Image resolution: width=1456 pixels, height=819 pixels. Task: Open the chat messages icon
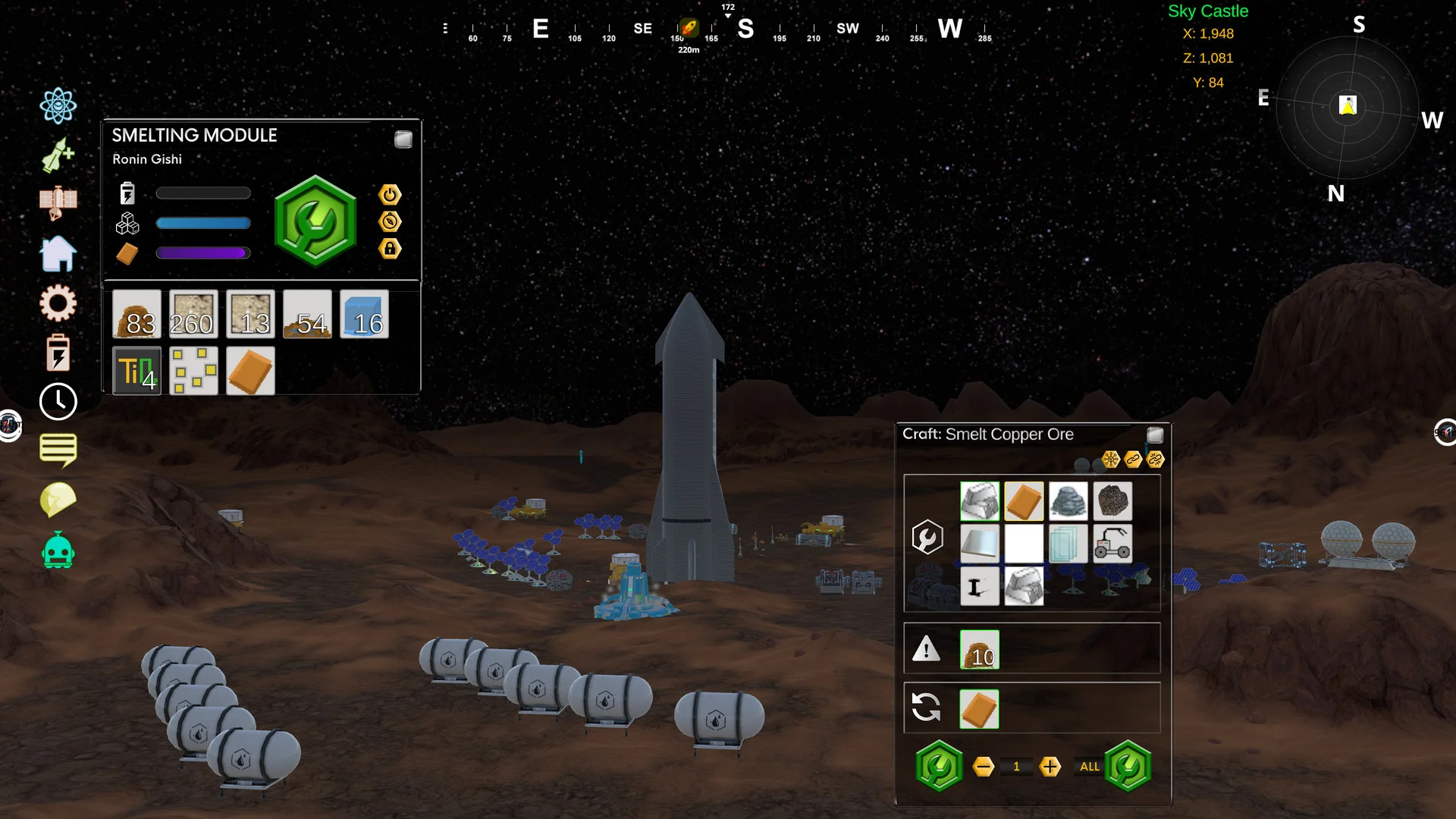[x=58, y=450]
